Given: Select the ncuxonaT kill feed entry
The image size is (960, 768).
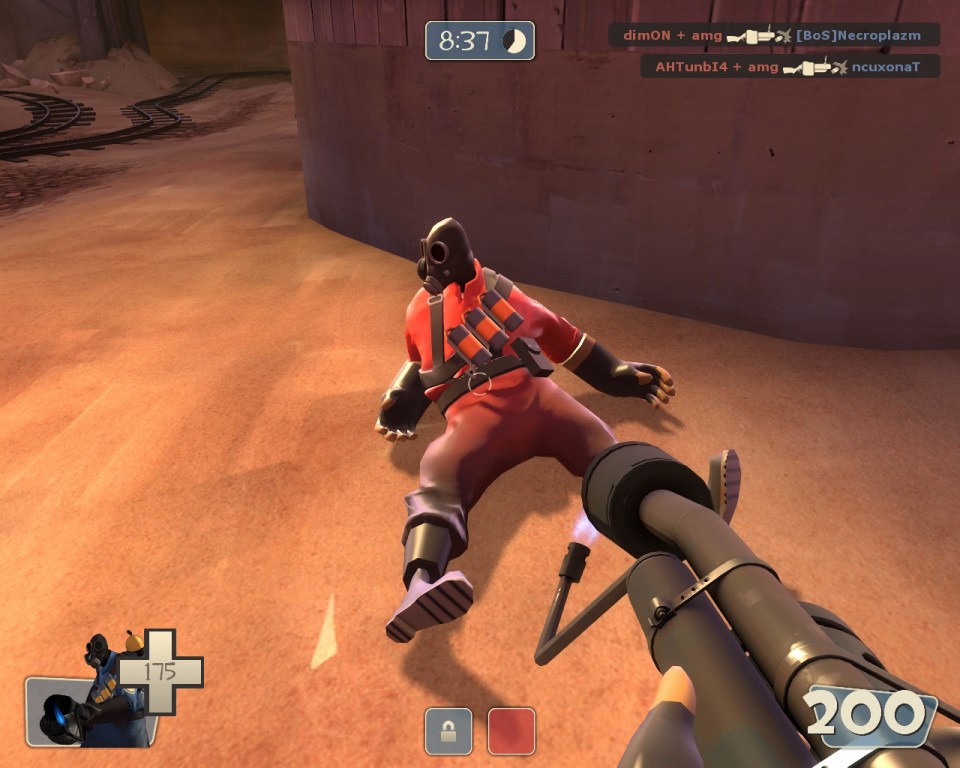Looking at the screenshot, I should pyautogui.click(x=790, y=67).
